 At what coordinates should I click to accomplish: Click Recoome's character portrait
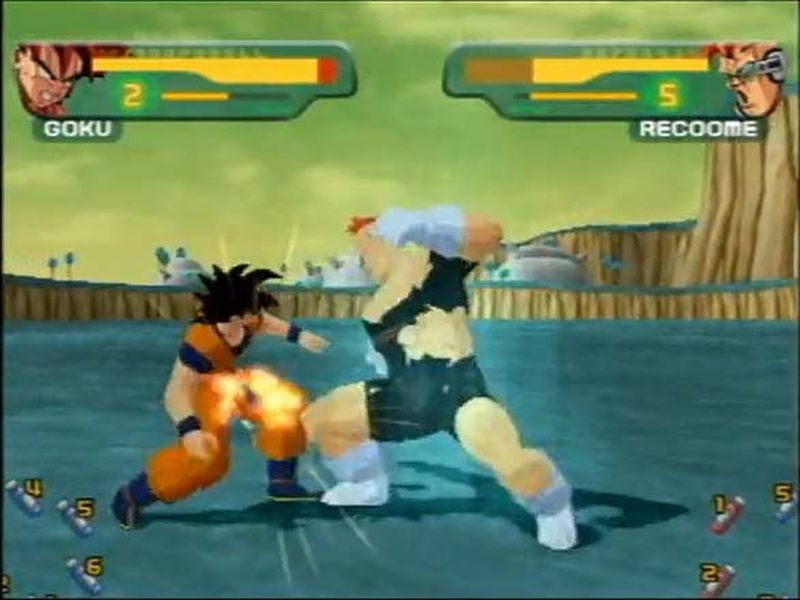pyautogui.click(x=750, y=78)
